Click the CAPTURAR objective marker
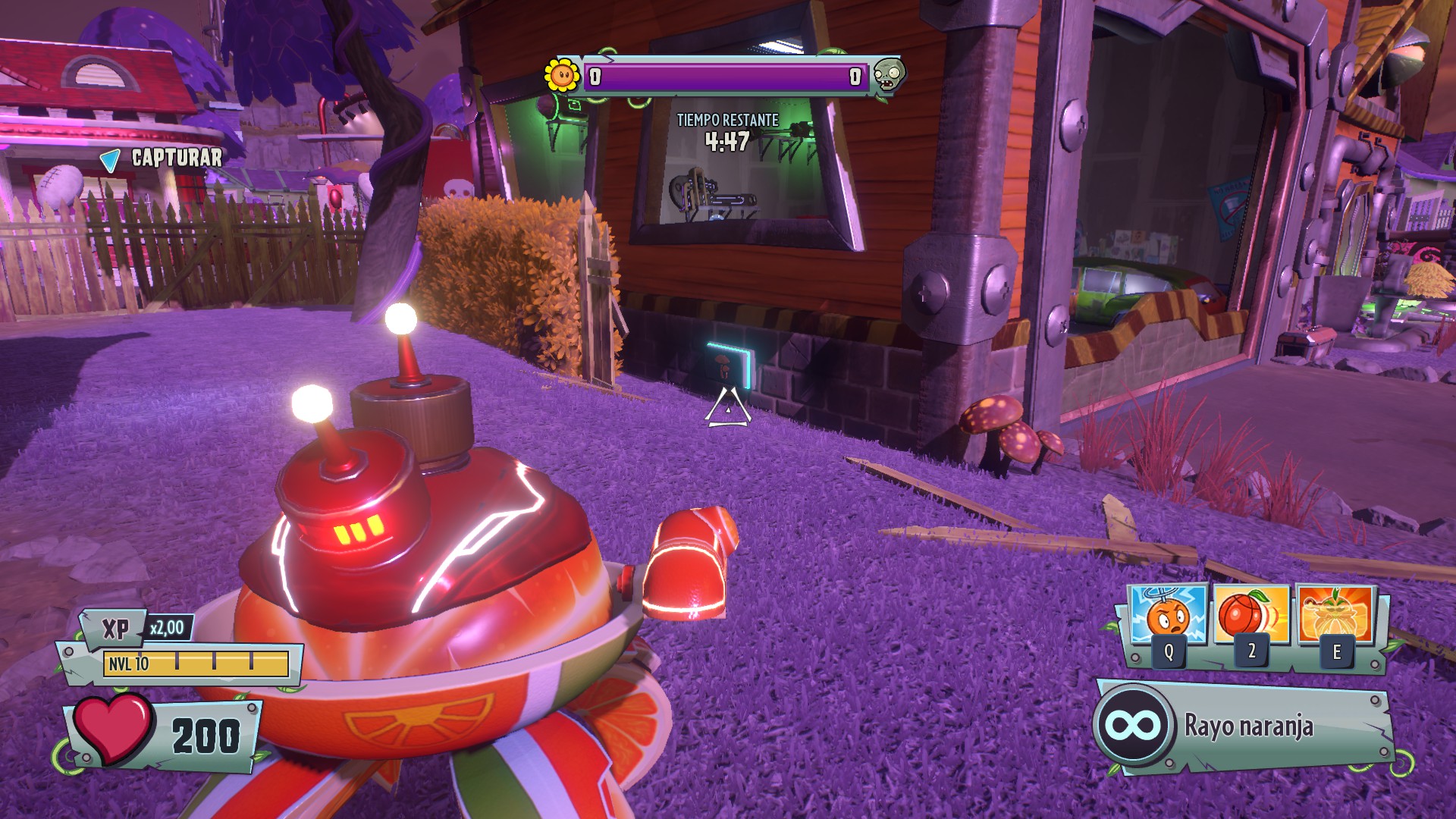 pos(162,158)
